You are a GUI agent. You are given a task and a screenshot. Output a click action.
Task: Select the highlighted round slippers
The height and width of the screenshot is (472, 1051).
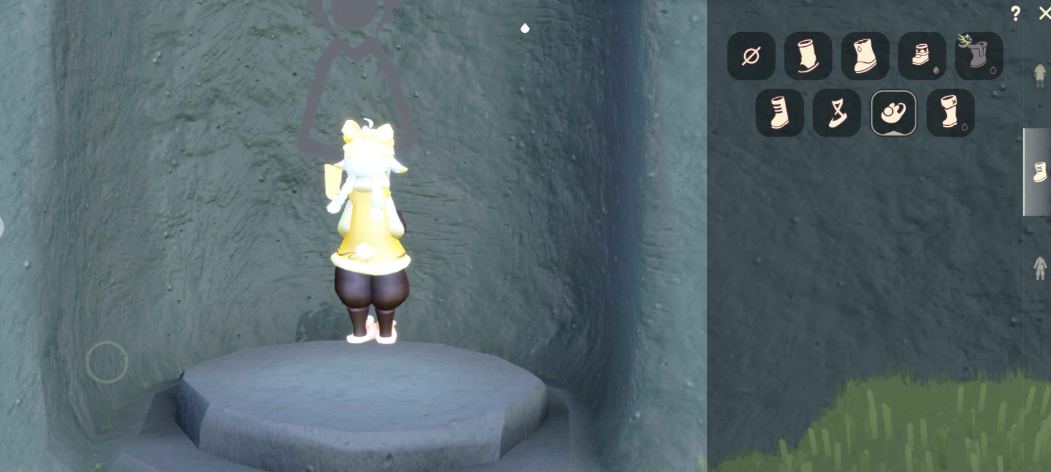click(x=894, y=113)
